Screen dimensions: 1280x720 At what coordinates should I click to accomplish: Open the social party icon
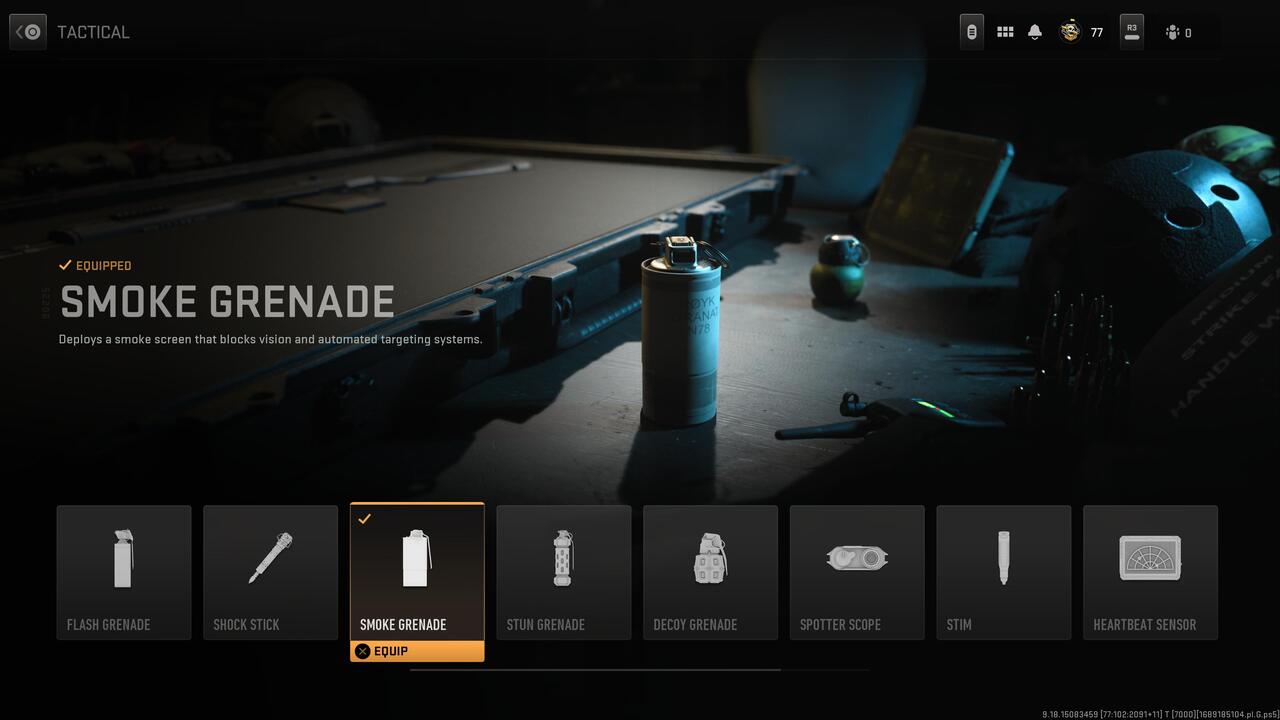click(1173, 33)
